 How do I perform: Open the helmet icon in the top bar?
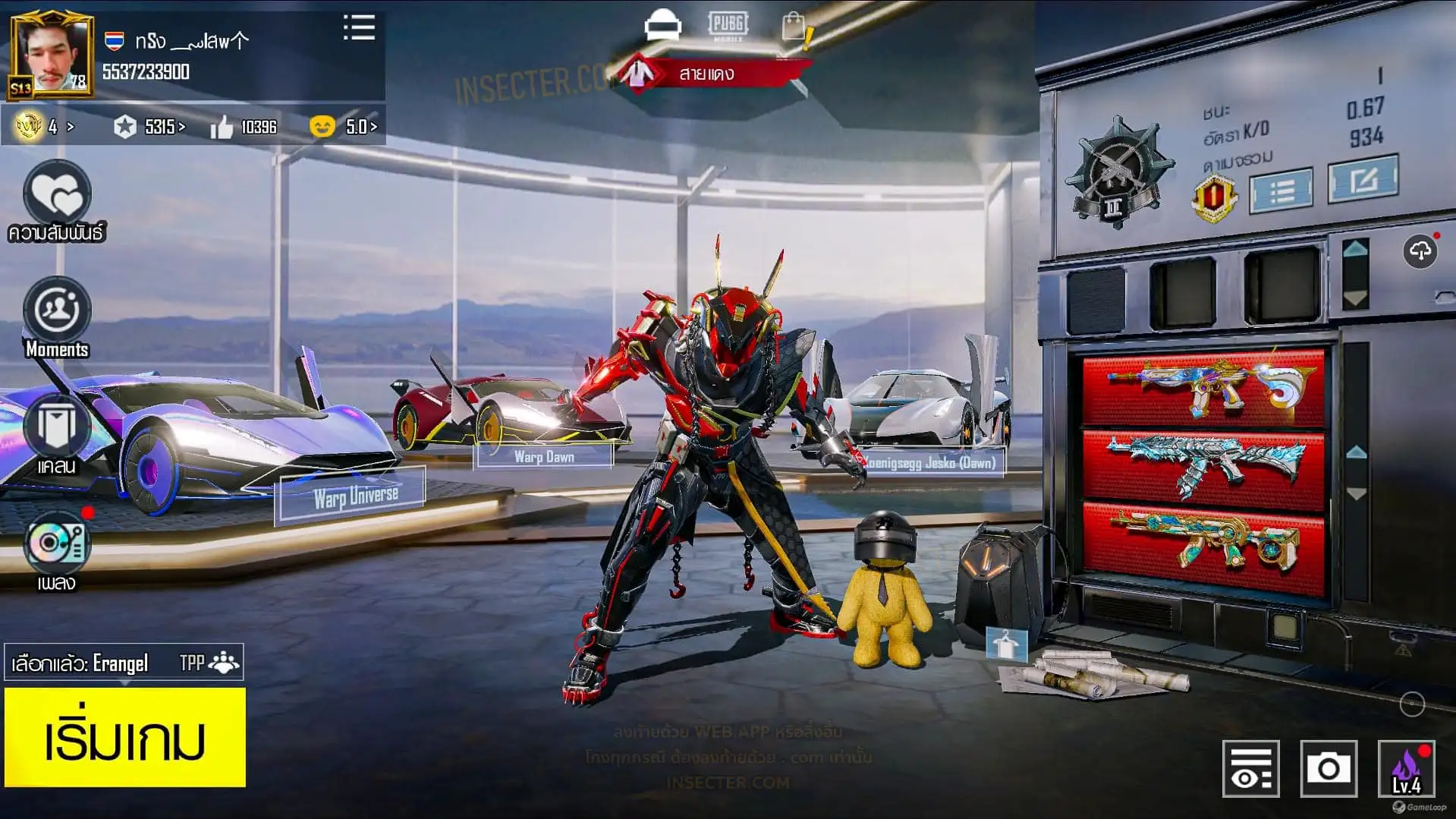(x=662, y=25)
